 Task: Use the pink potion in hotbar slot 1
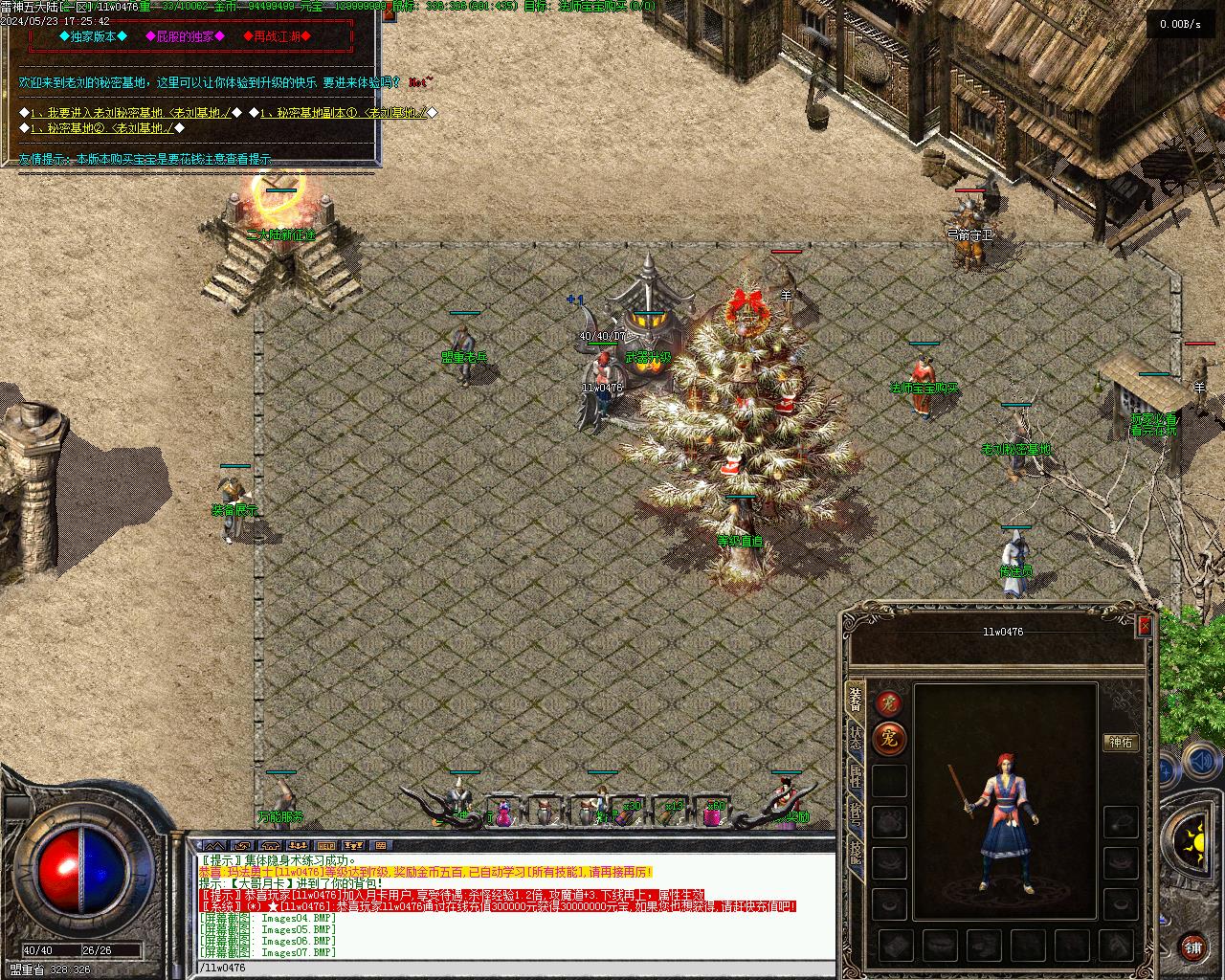tap(504, 813)
